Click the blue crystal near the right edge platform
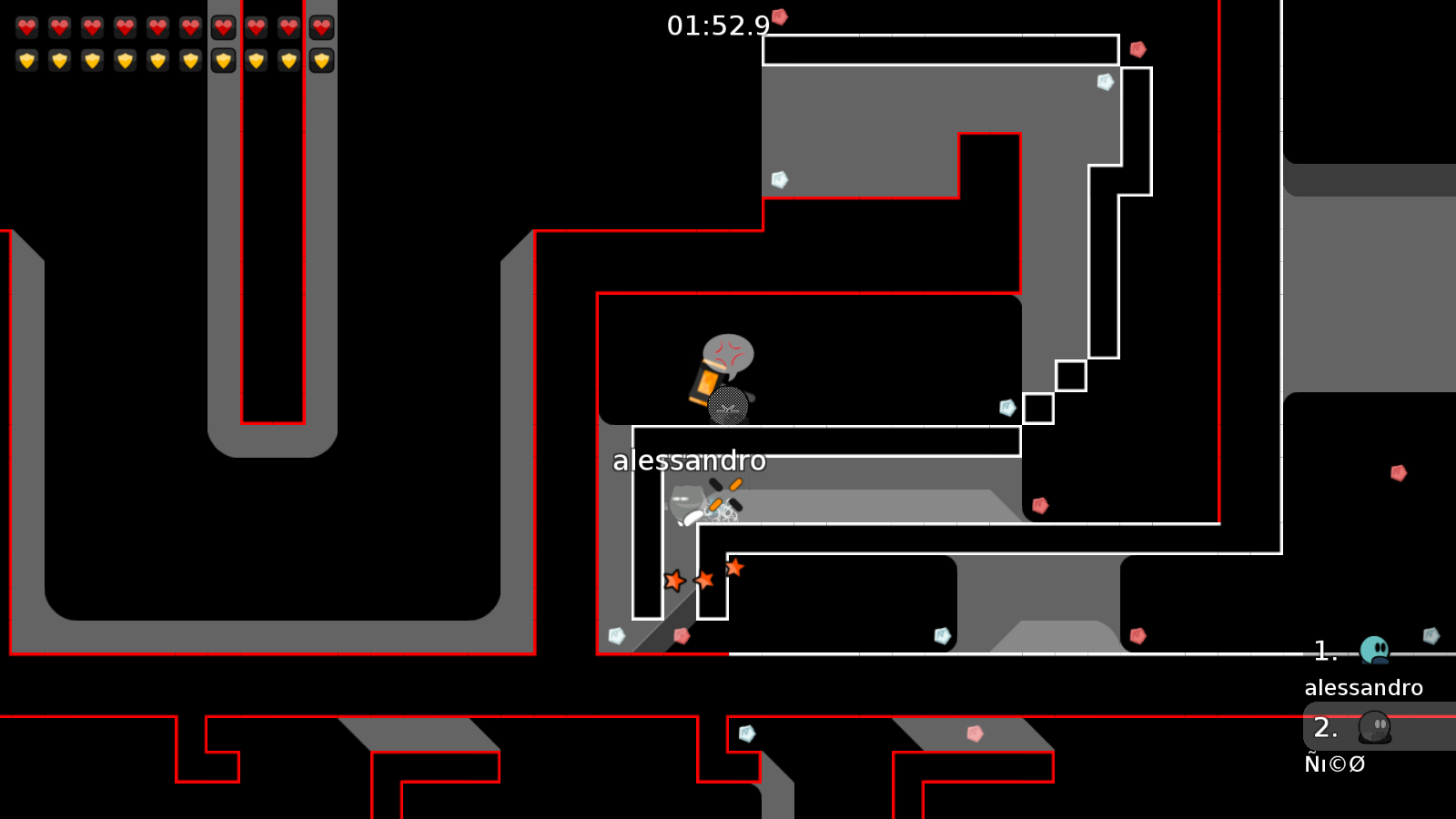This screenshot has height=819, width=1456. pyautogui.click(x=1429, y=637)
